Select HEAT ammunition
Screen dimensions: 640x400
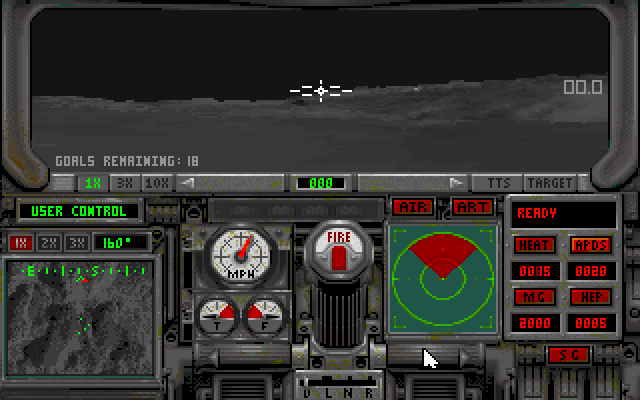534,245
